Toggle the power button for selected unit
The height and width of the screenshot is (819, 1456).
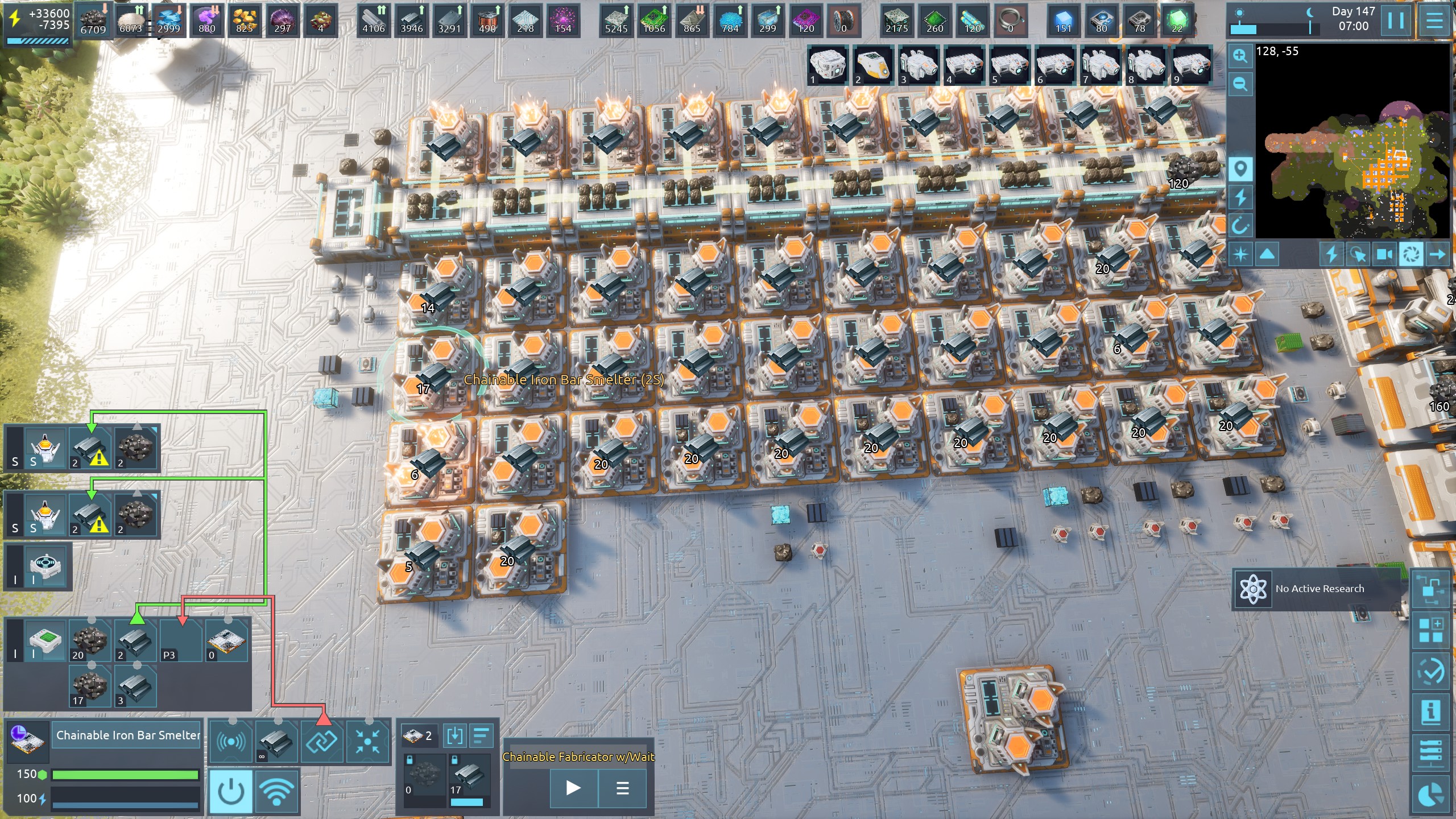pyautogui.click(x=231, y=791)
